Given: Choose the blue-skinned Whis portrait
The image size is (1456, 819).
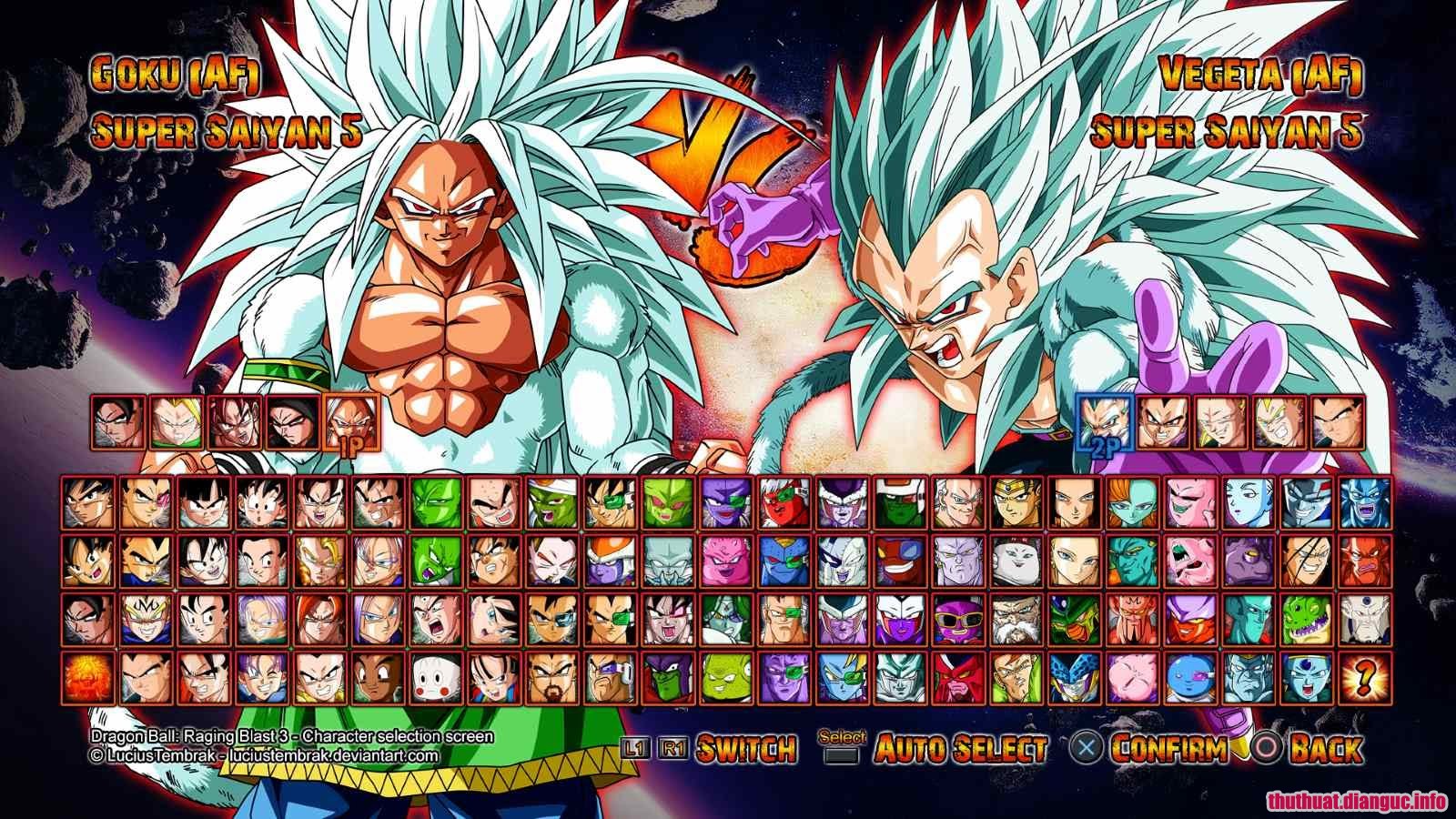Looking at the screenshot, I should coord(1248,503).
